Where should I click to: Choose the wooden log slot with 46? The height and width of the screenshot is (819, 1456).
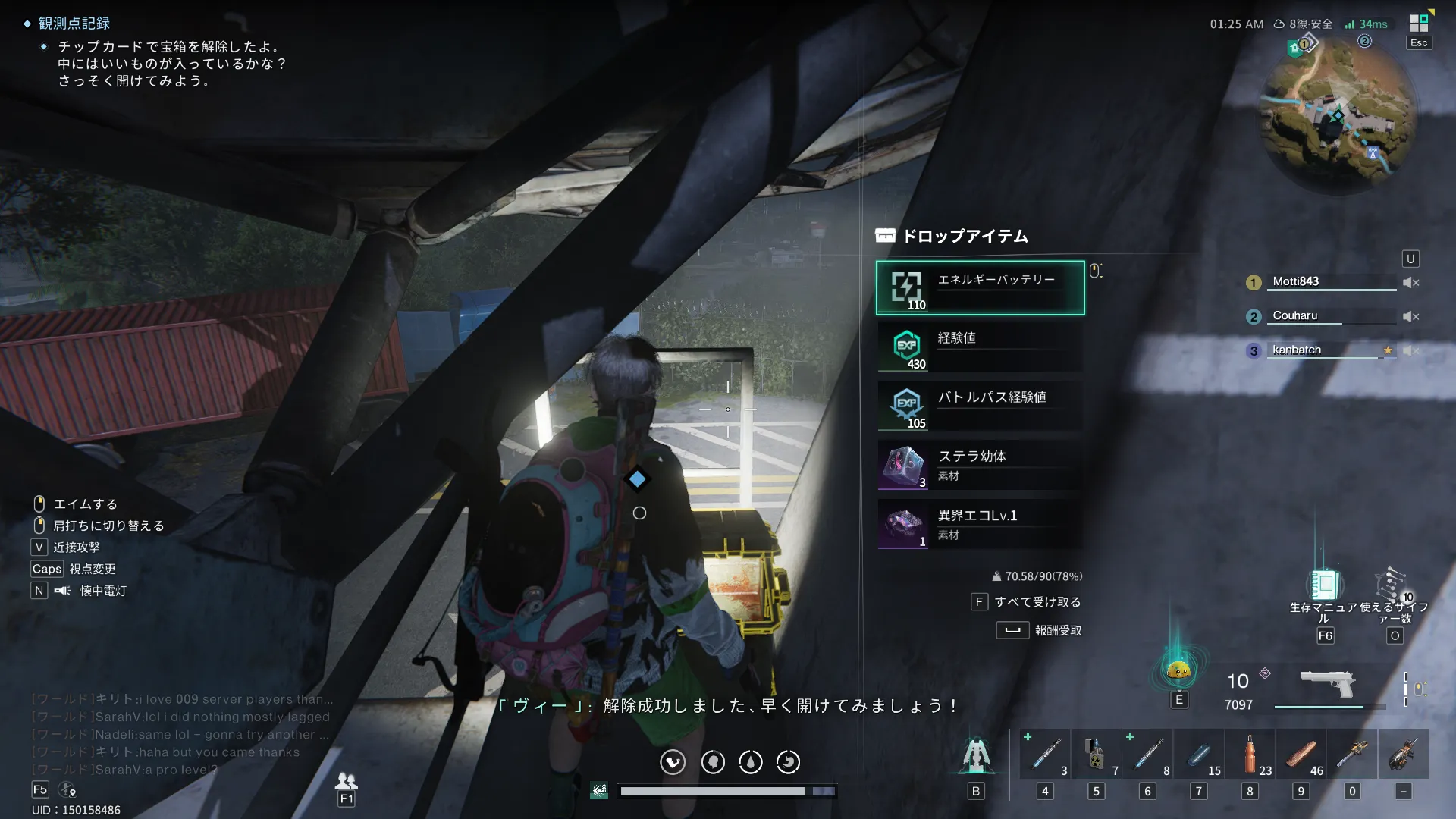pos(1301,754)
